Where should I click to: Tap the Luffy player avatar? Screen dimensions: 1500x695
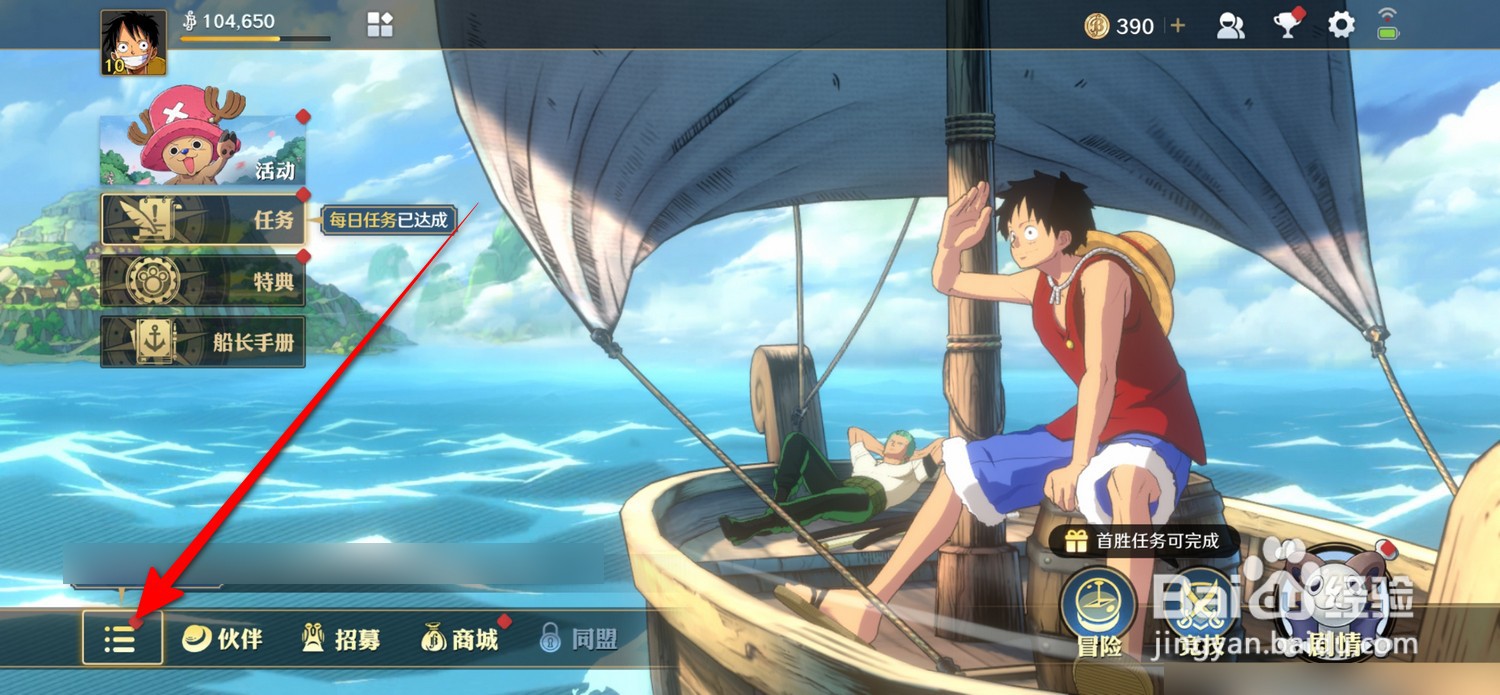pos(133,43)
